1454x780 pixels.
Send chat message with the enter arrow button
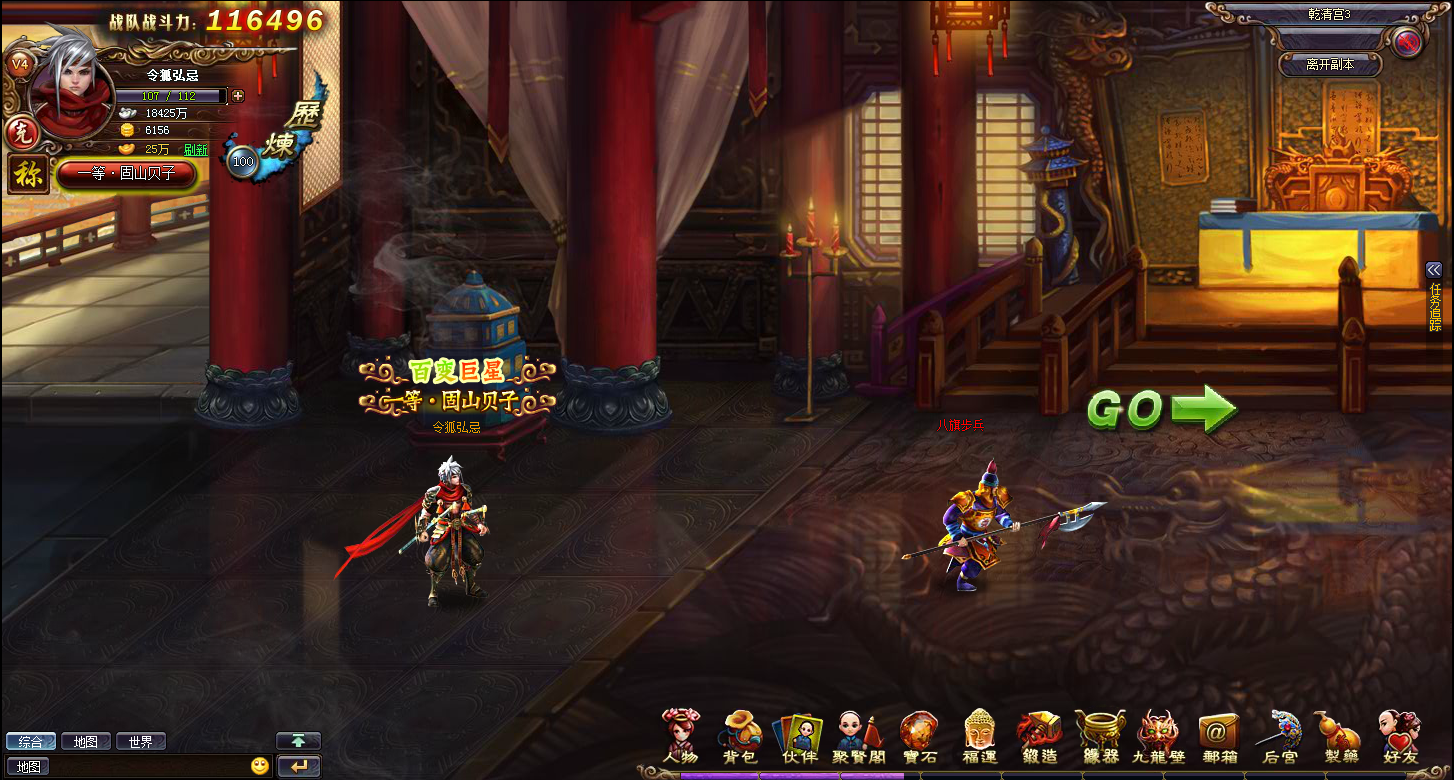(x=298, y=766)
